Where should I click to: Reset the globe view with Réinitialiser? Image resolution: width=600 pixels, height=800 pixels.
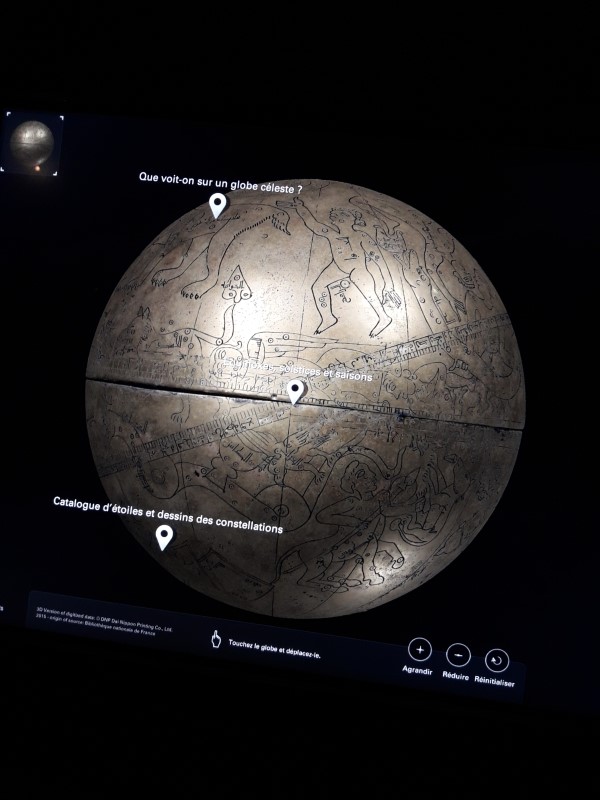tap(497, 661)
